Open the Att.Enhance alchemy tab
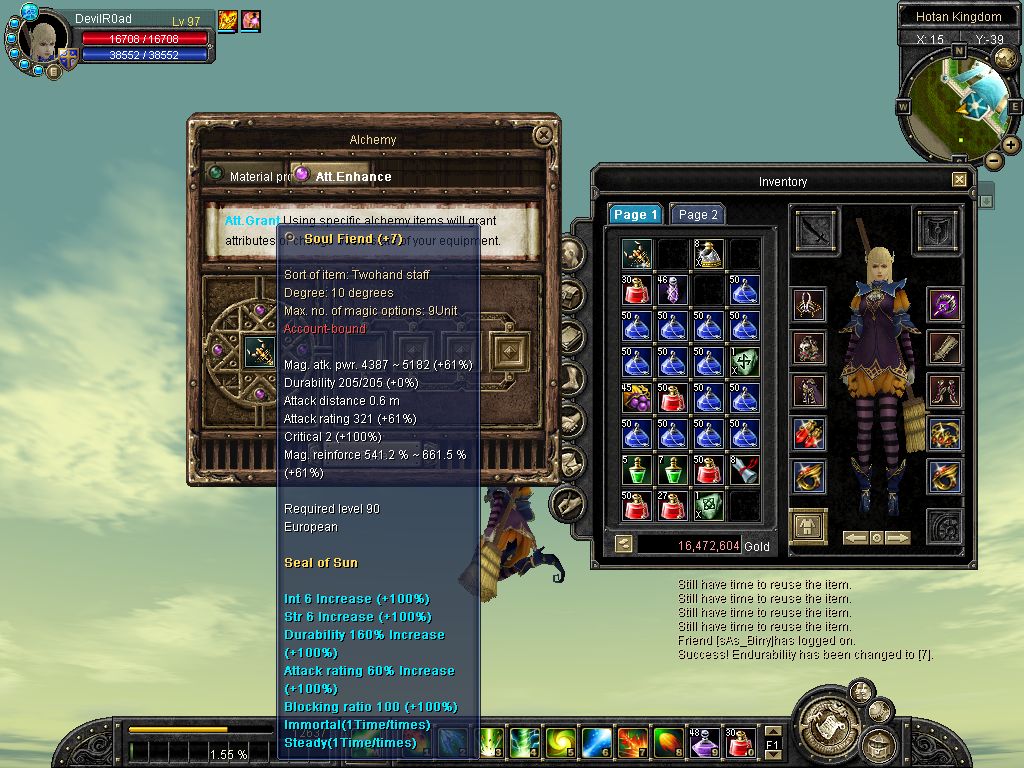The image size is (1024, 768). click(343, 176)
